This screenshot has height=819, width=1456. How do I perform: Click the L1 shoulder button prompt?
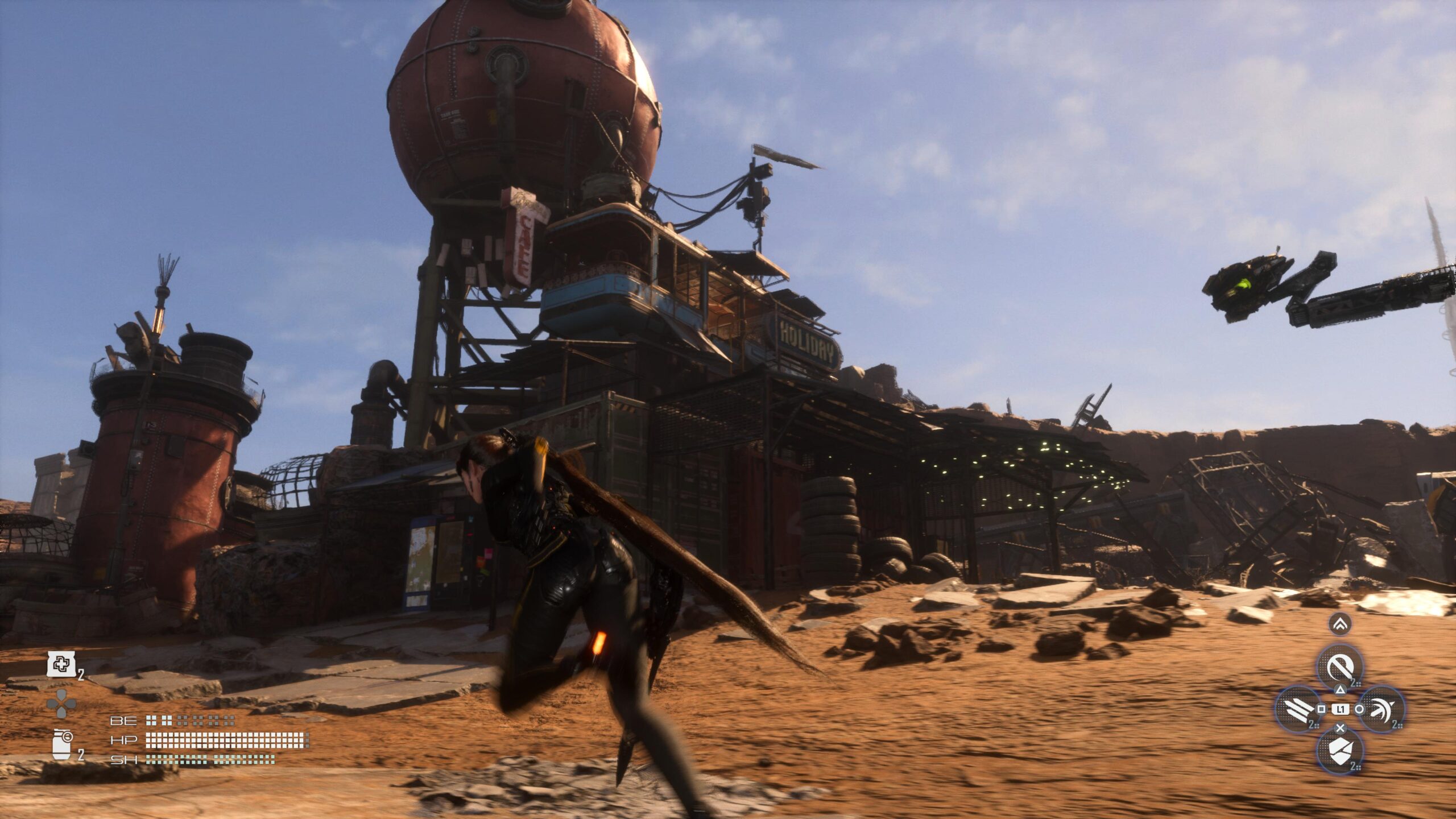click(1340, 709)
